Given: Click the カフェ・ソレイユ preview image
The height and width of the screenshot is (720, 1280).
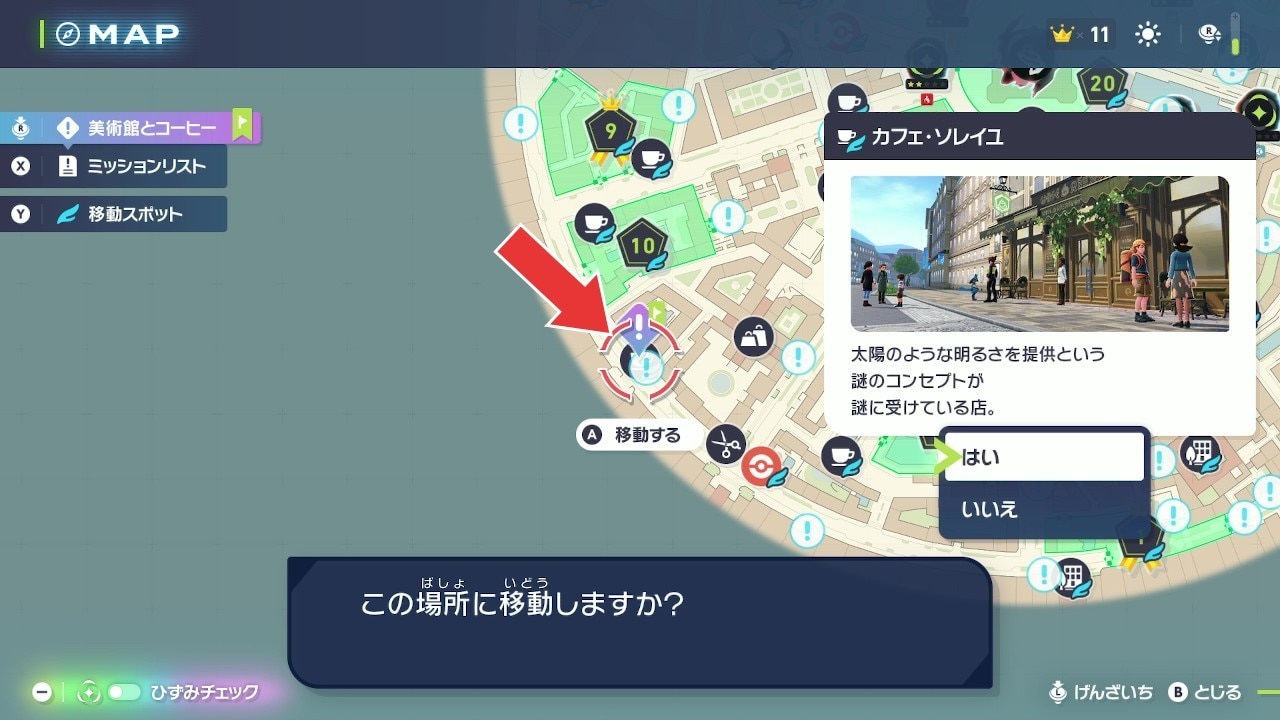Looking at the screenshot, I should [x=1039, y=254].
